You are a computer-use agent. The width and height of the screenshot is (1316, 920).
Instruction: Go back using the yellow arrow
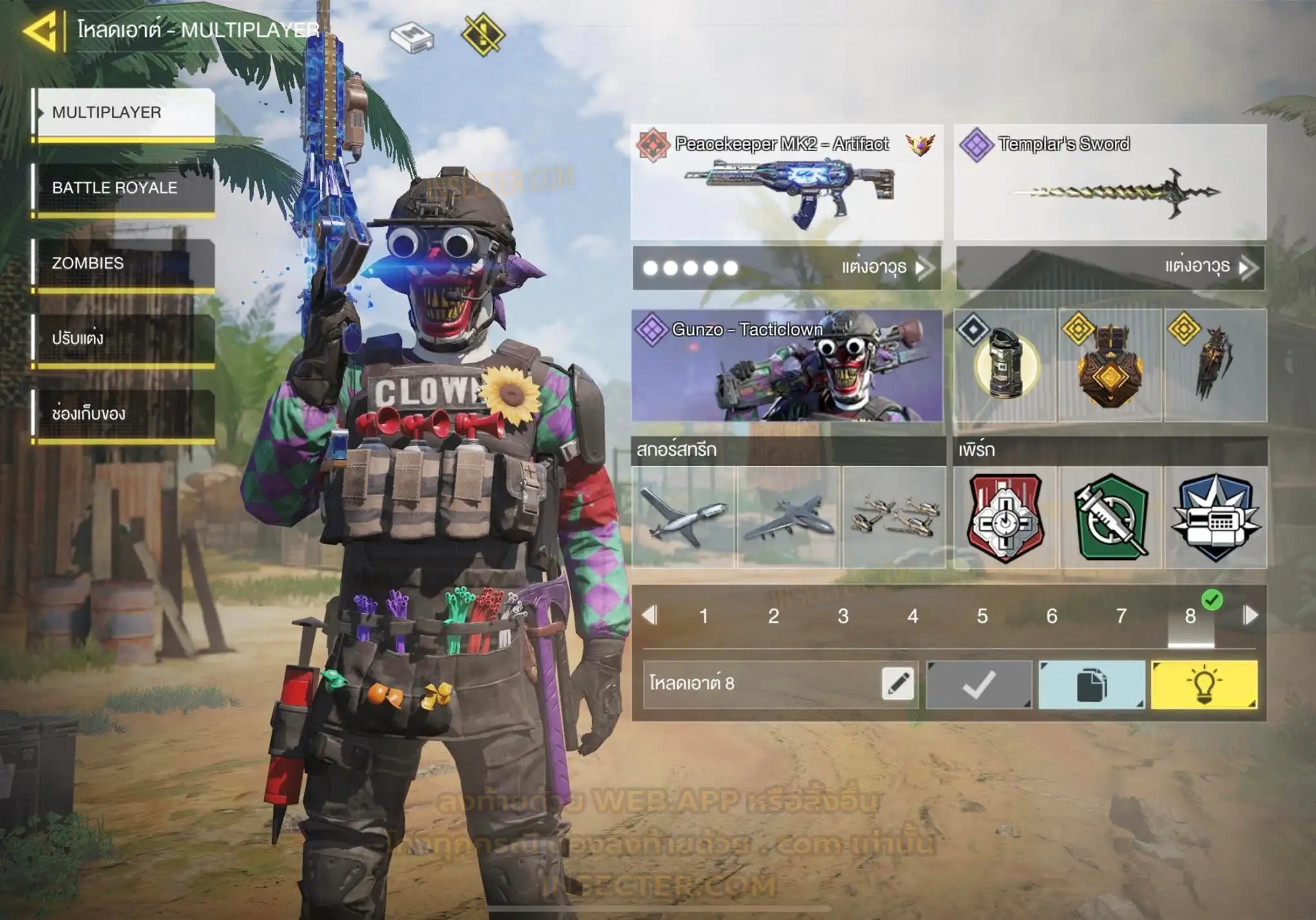(41, 31)
